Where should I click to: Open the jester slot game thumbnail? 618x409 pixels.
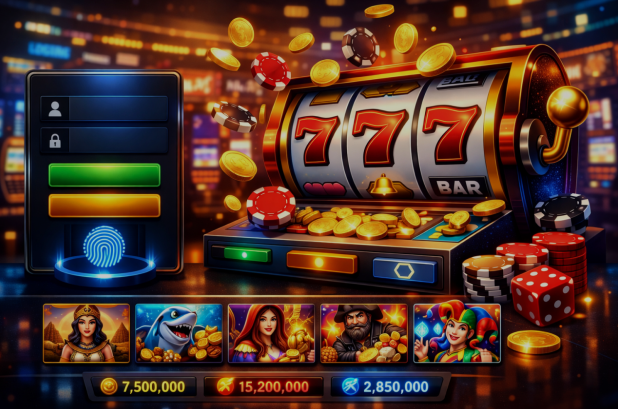click(x=456, y=333)
